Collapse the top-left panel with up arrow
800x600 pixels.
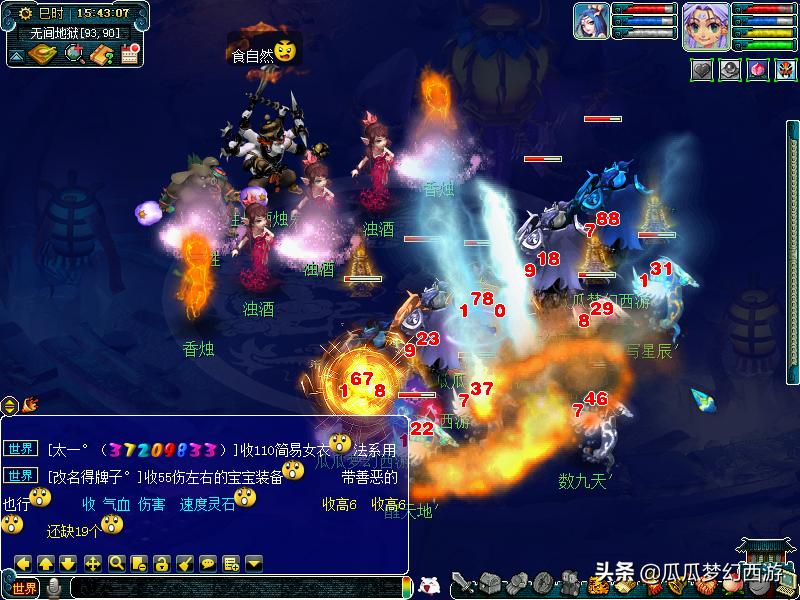click(16, 55)
